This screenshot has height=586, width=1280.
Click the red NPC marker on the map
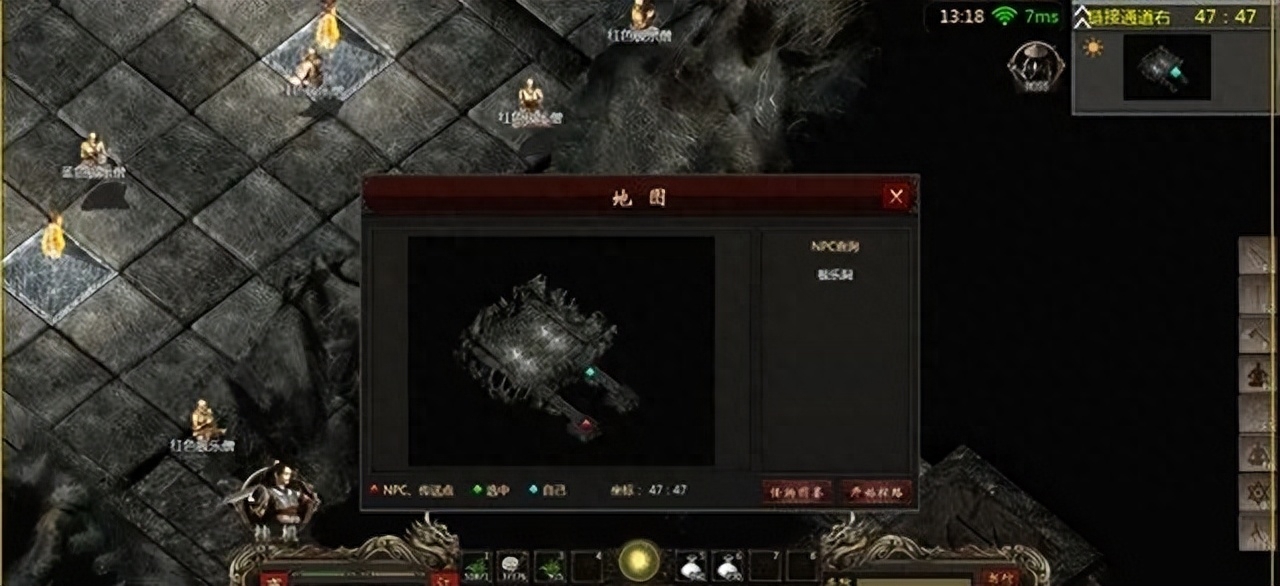click(585, 425)
